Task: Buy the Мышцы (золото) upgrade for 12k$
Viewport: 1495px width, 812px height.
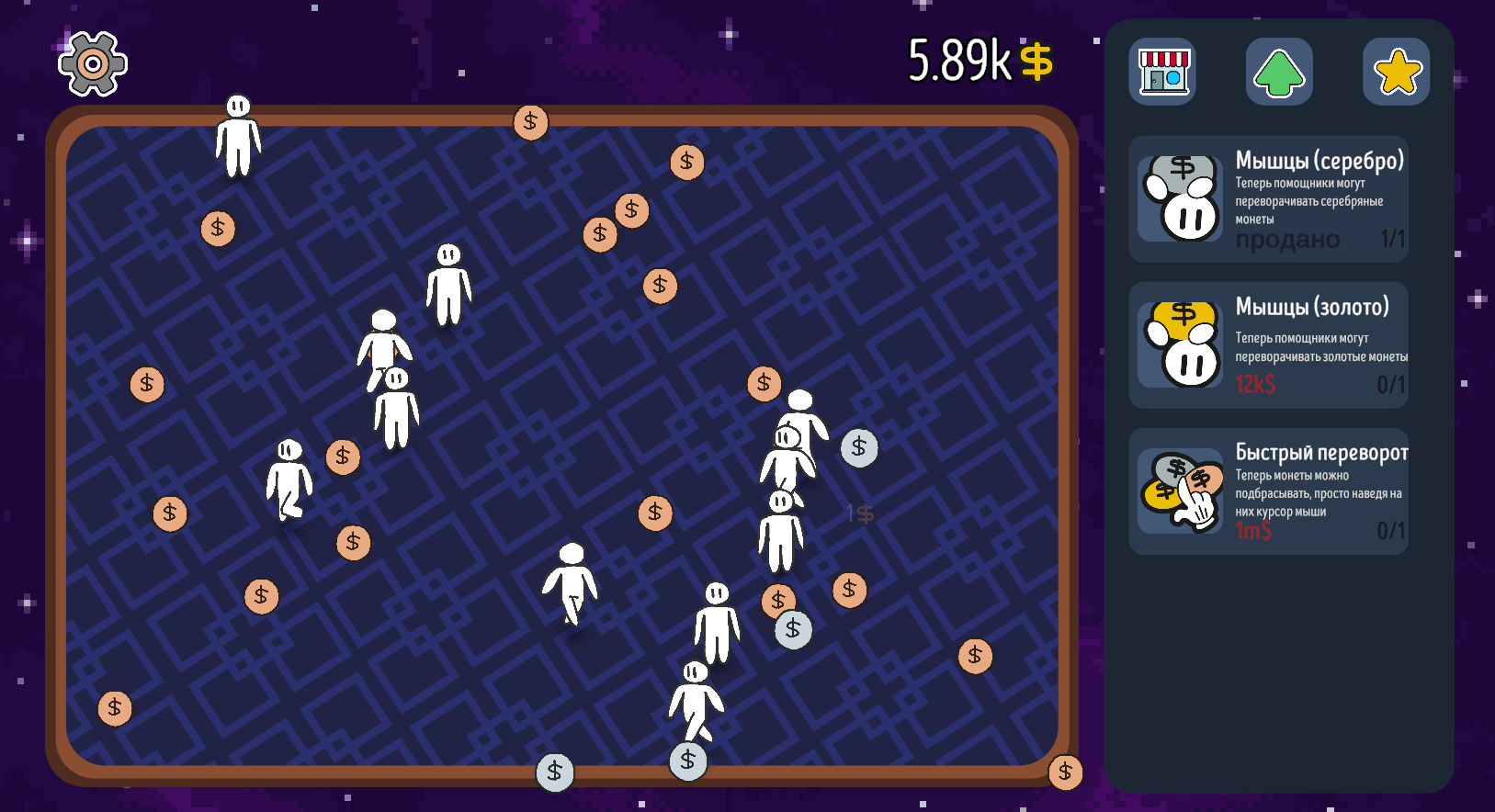Action: 1268,345
